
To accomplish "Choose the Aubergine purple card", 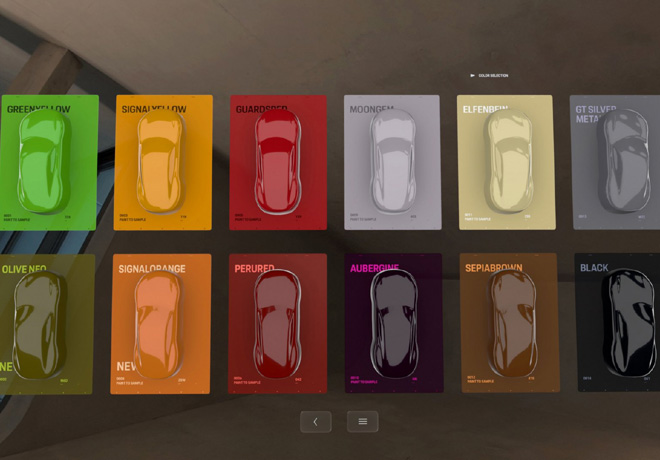I will (x=393, y=322).
